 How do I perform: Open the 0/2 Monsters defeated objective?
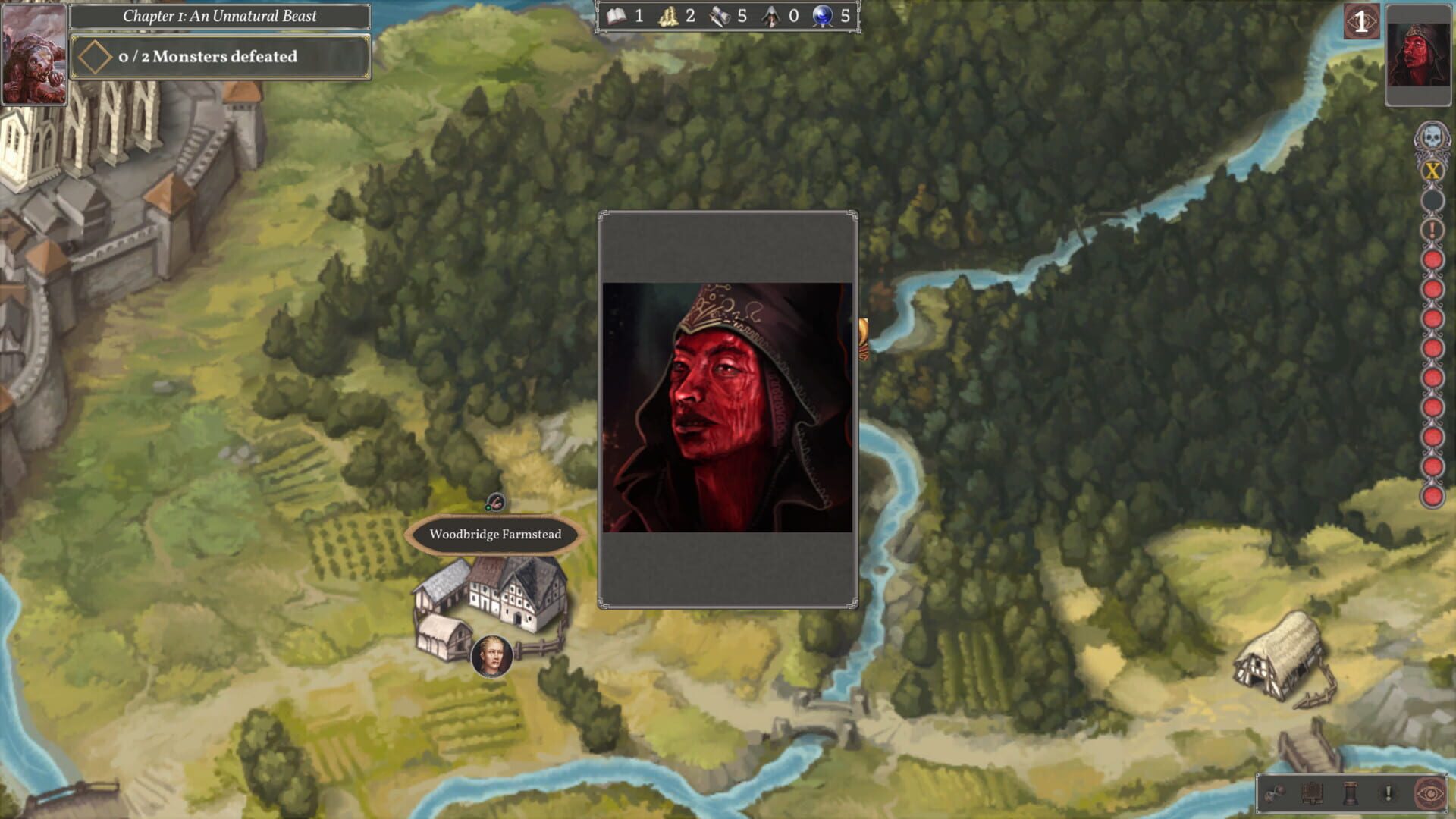[218, 55]
